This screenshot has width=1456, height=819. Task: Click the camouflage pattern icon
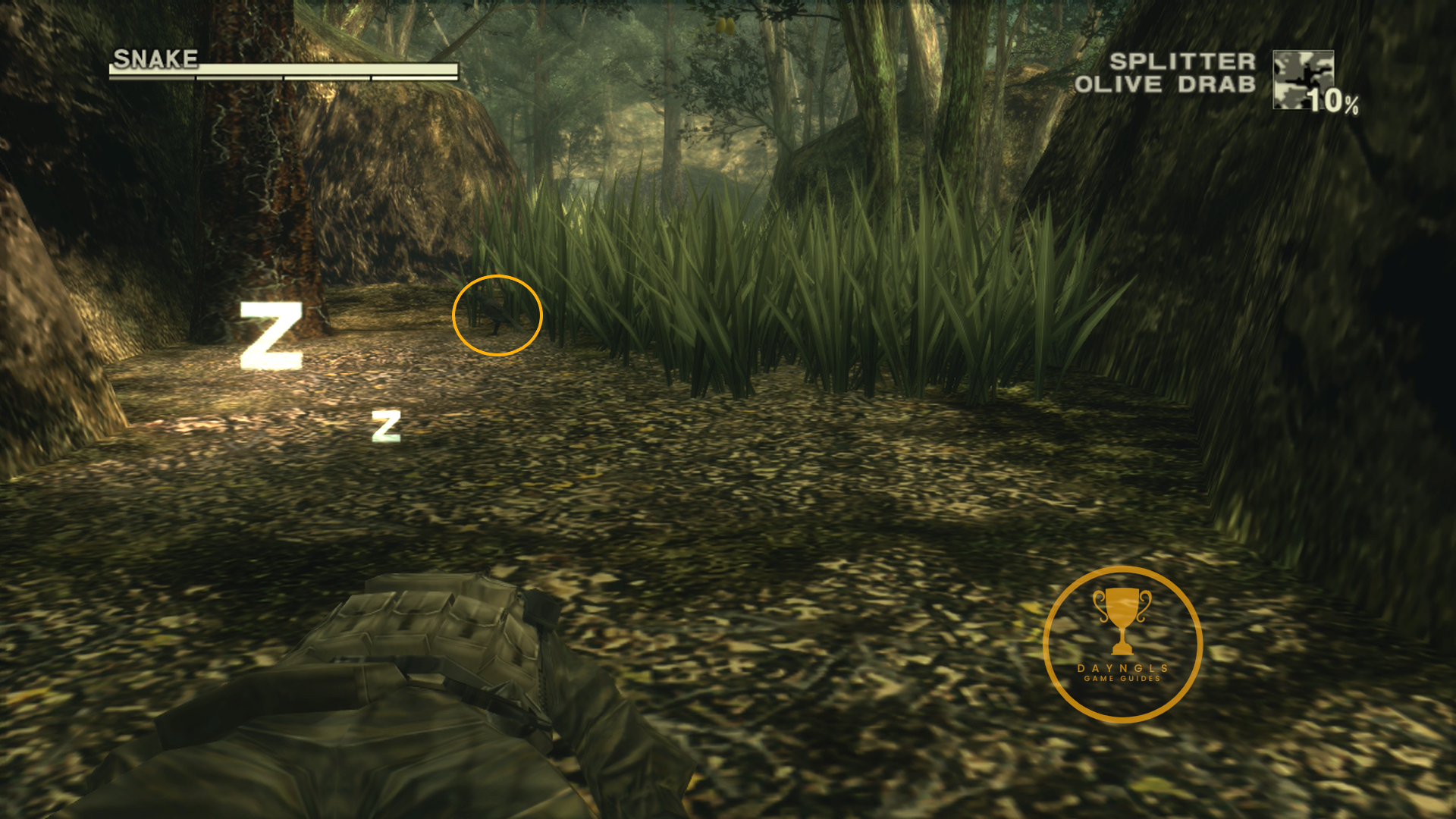point(1302,79)
